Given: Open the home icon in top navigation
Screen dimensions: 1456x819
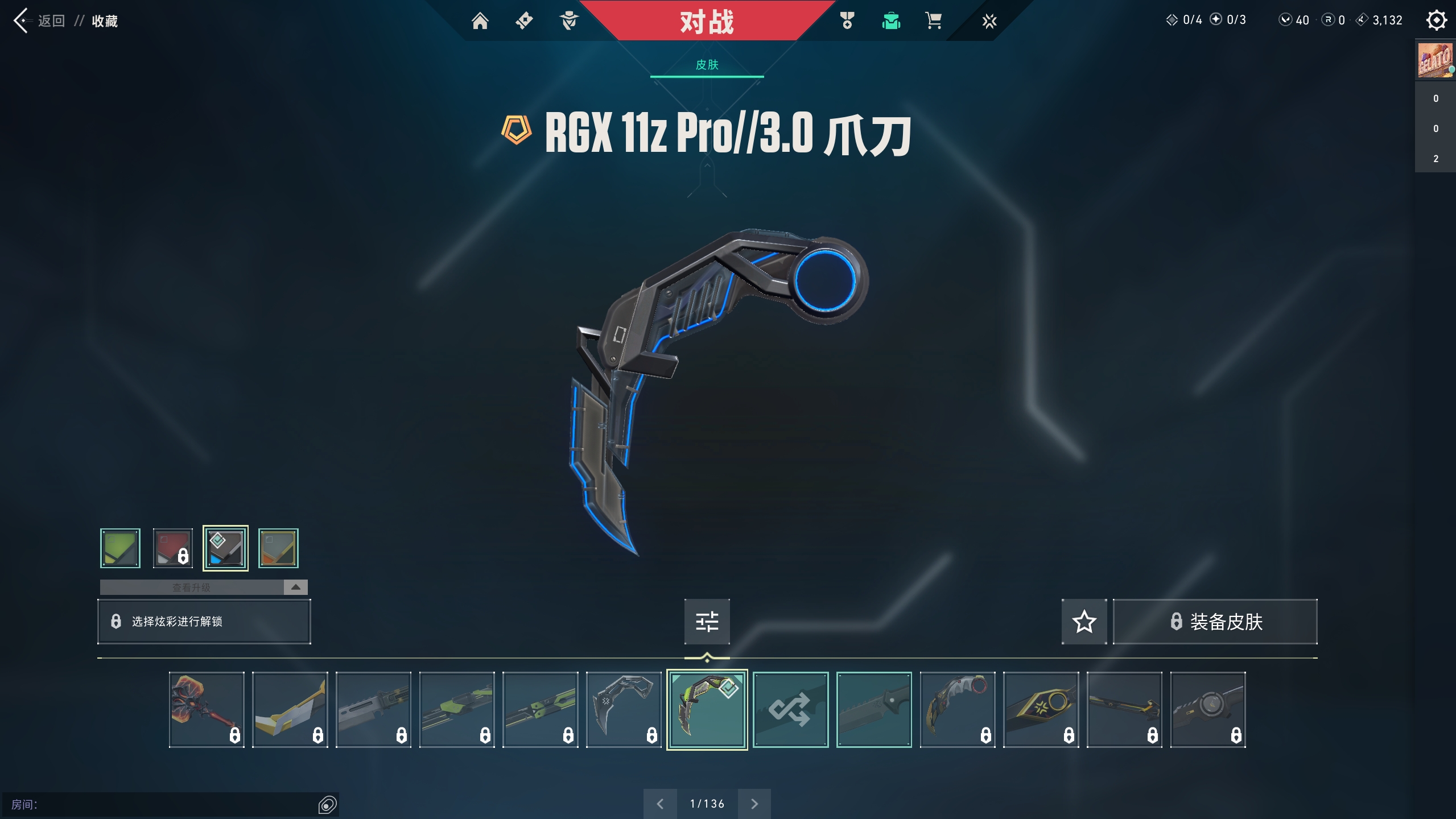Looking at the screenshot, I should point(480,21).
